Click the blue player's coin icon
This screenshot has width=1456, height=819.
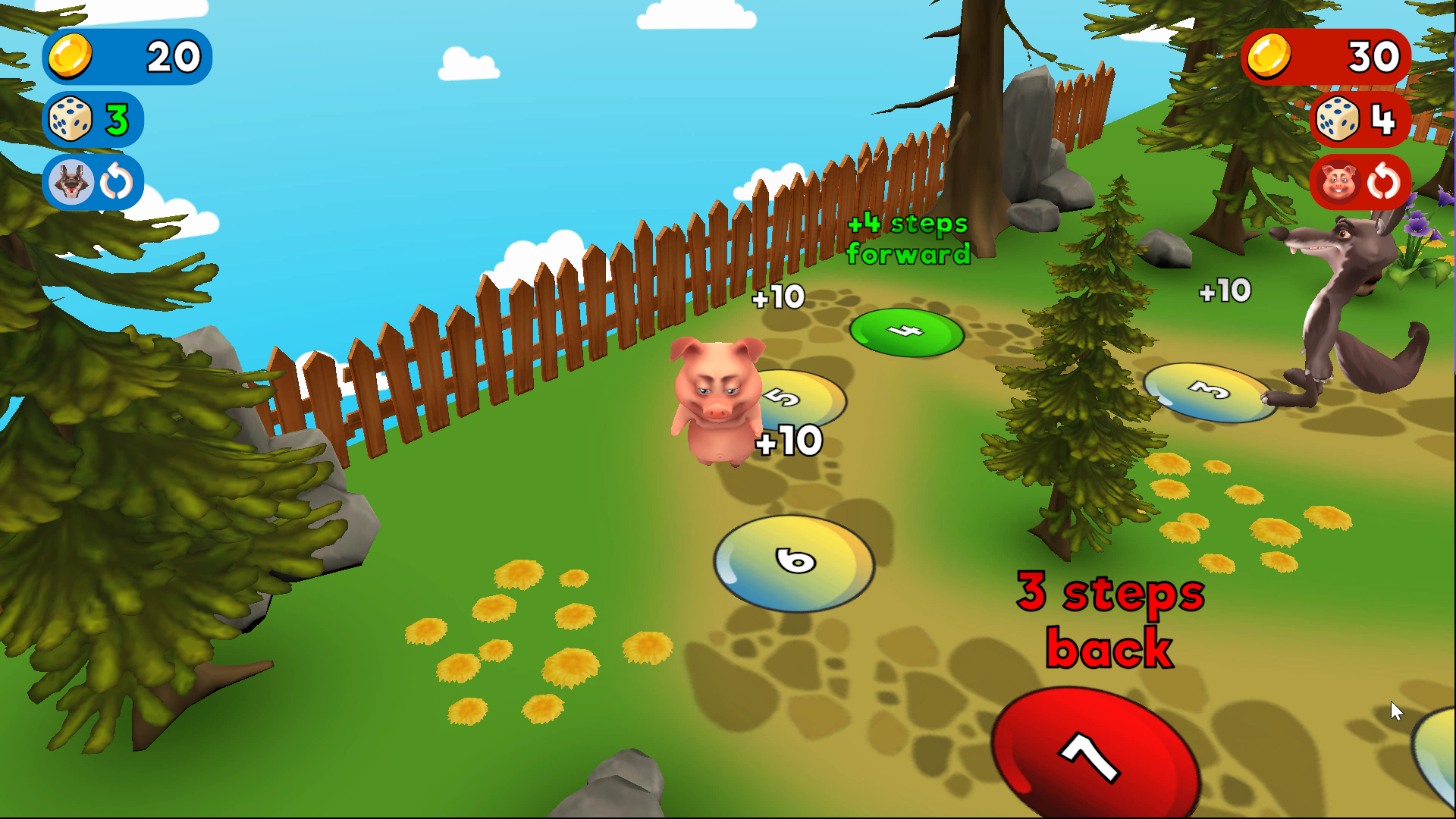71,56
